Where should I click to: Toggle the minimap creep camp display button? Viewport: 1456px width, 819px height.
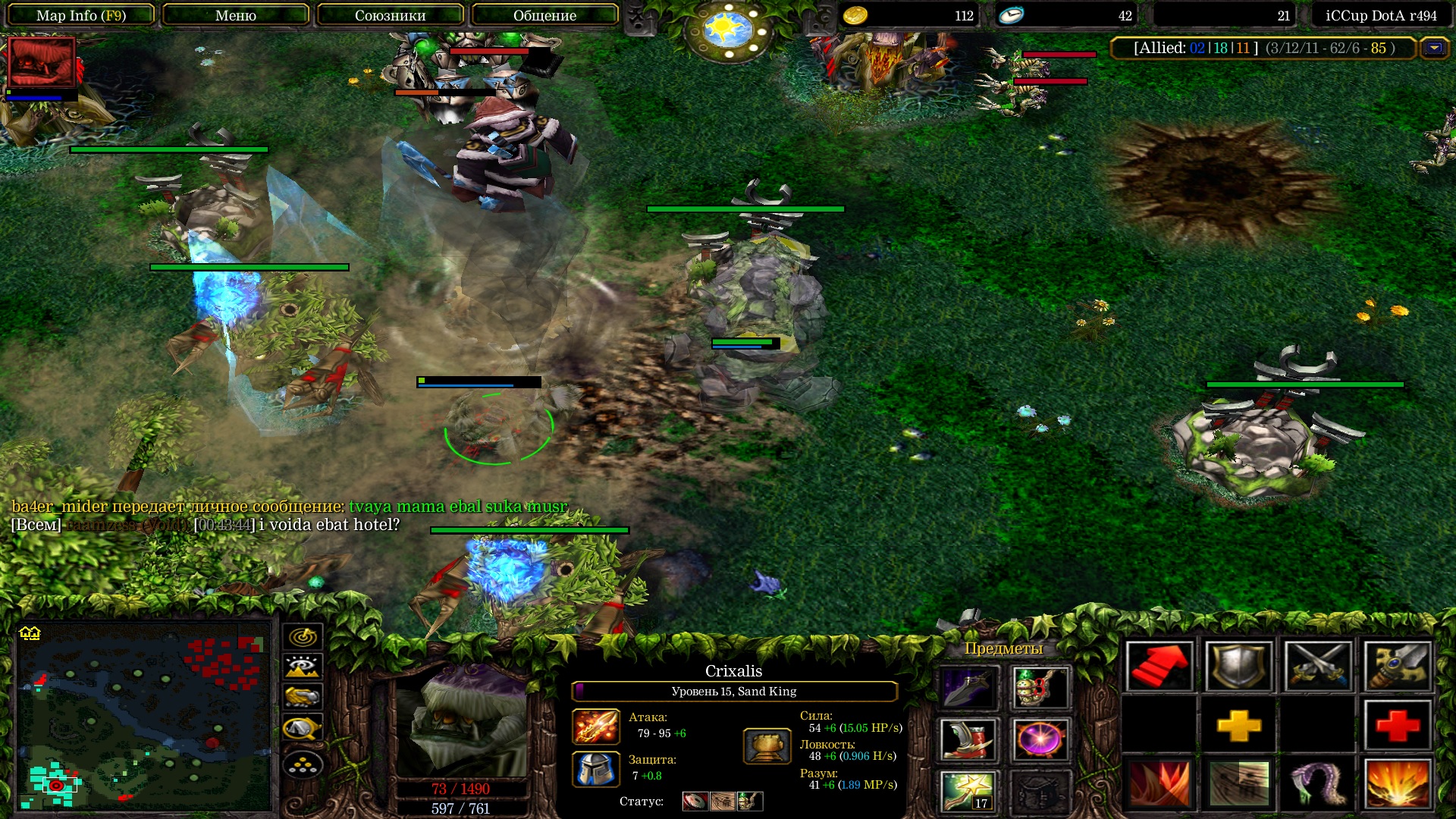[303, 729]
